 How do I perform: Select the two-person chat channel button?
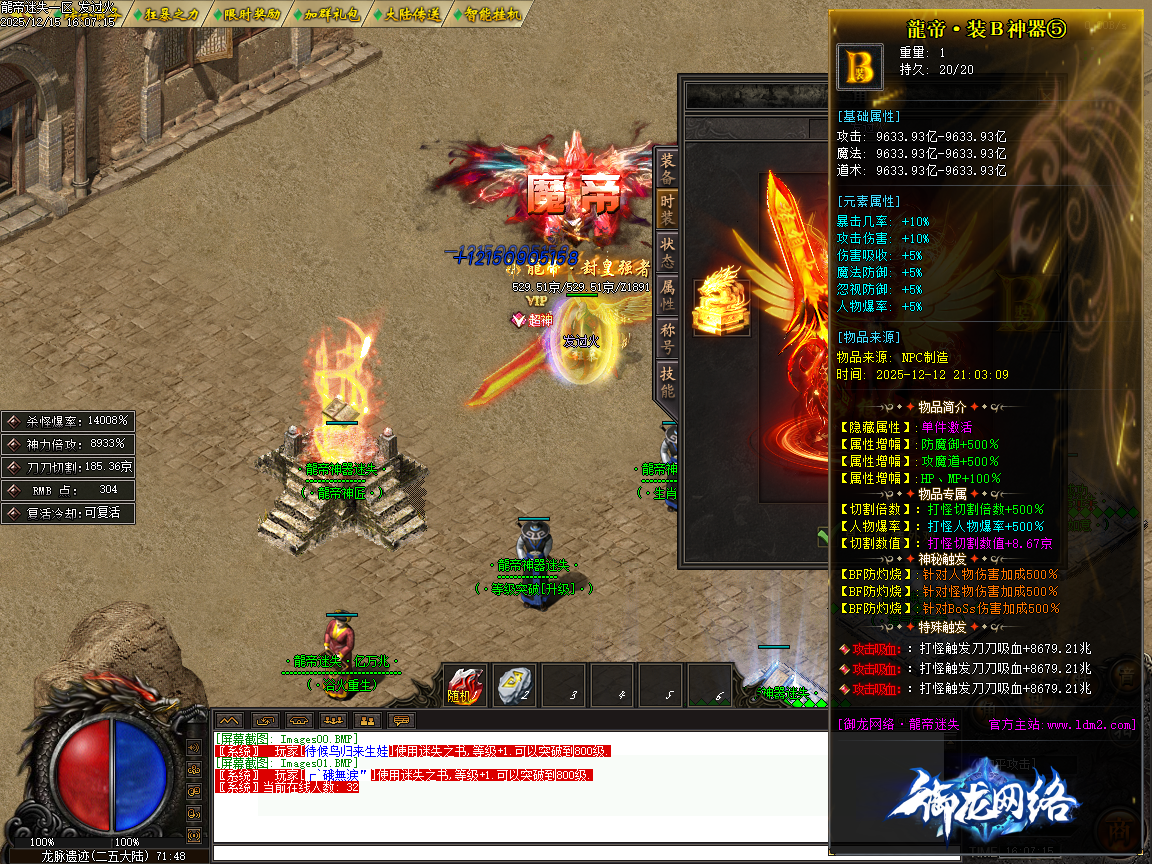pyautogui.click(x=367, y=720)
